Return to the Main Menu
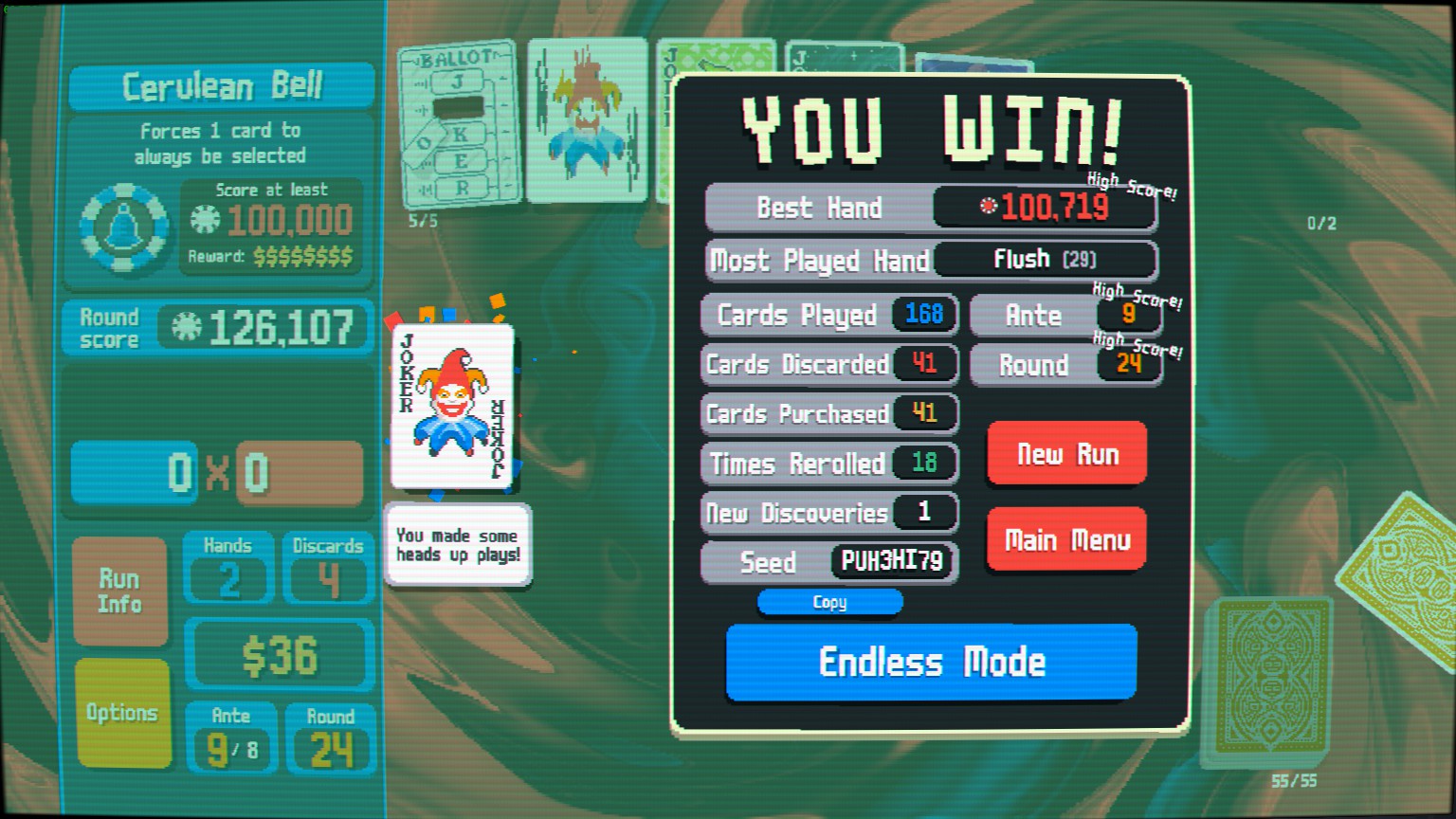Image resolution: width=1456 pixels, height=819 pixels. tap(1066, 539)
